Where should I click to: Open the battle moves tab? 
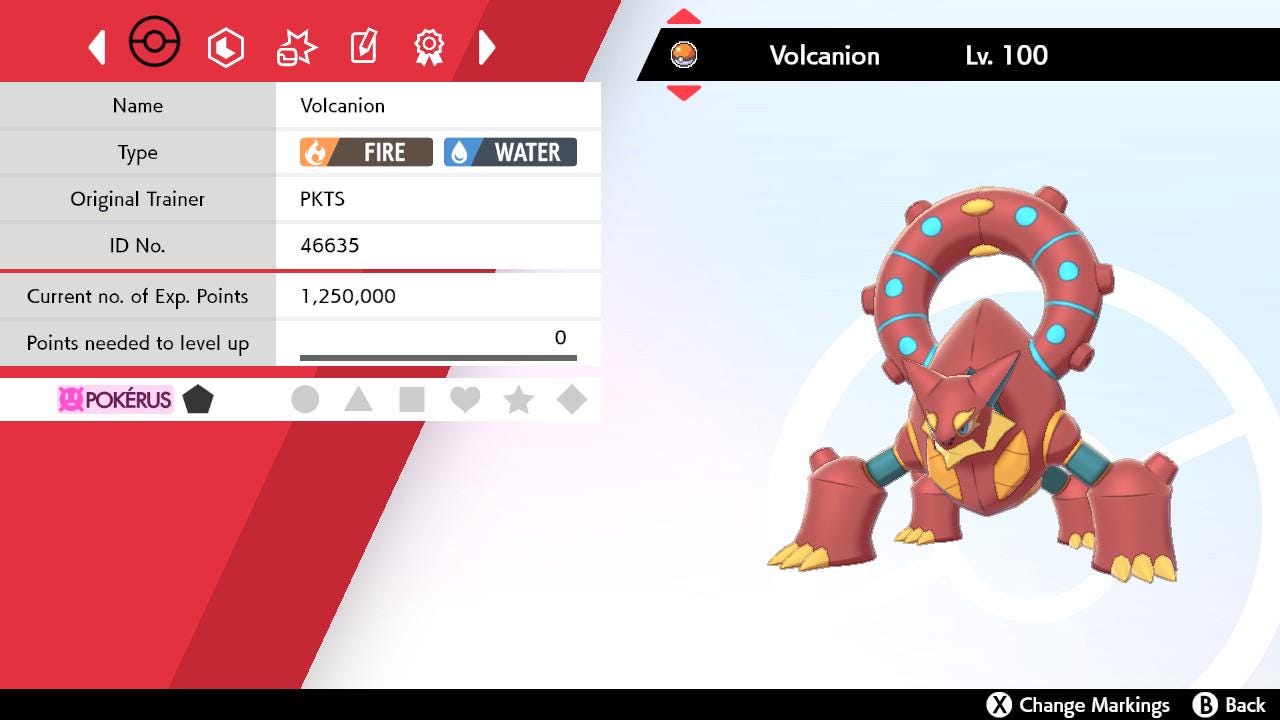click(296, 47)
